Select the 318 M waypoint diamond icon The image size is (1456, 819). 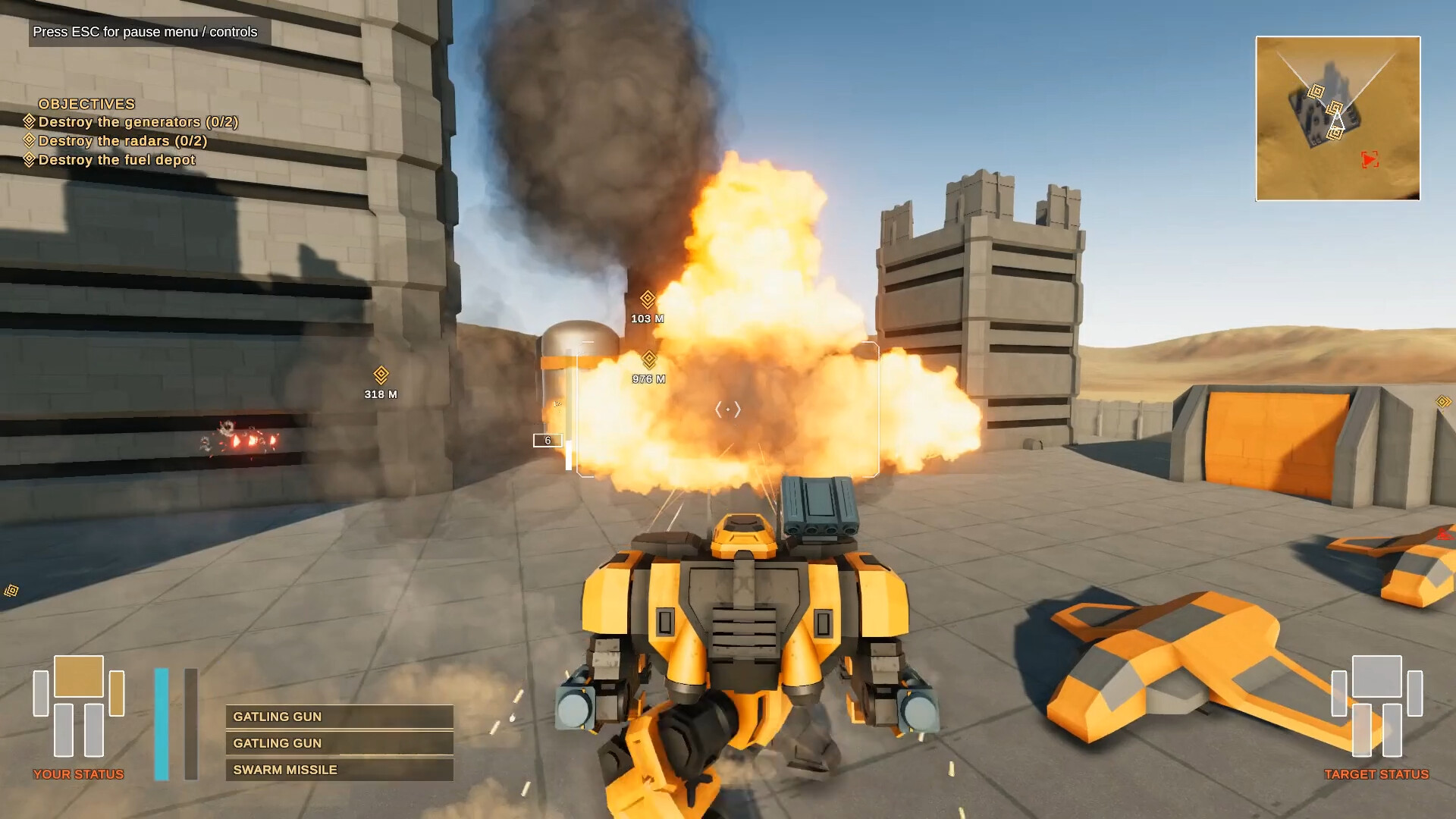click(x=379, y=372)
